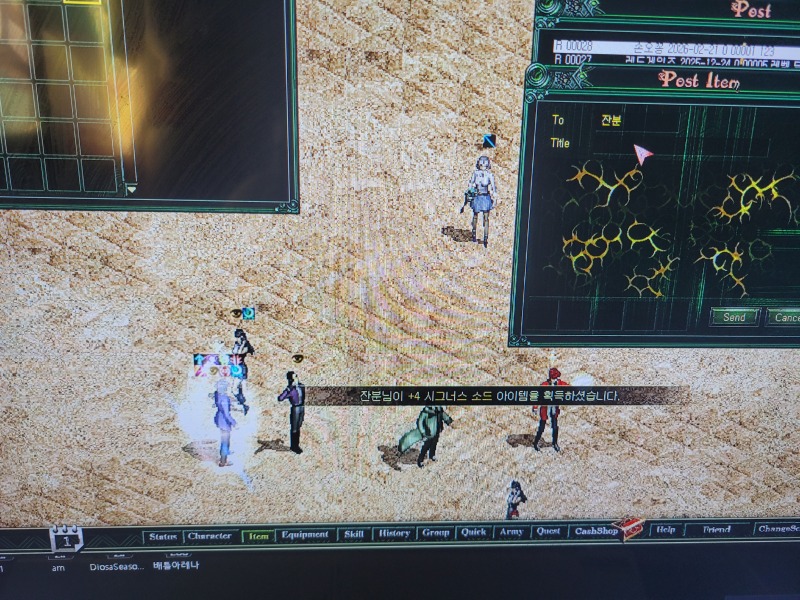View the History log

394,534
